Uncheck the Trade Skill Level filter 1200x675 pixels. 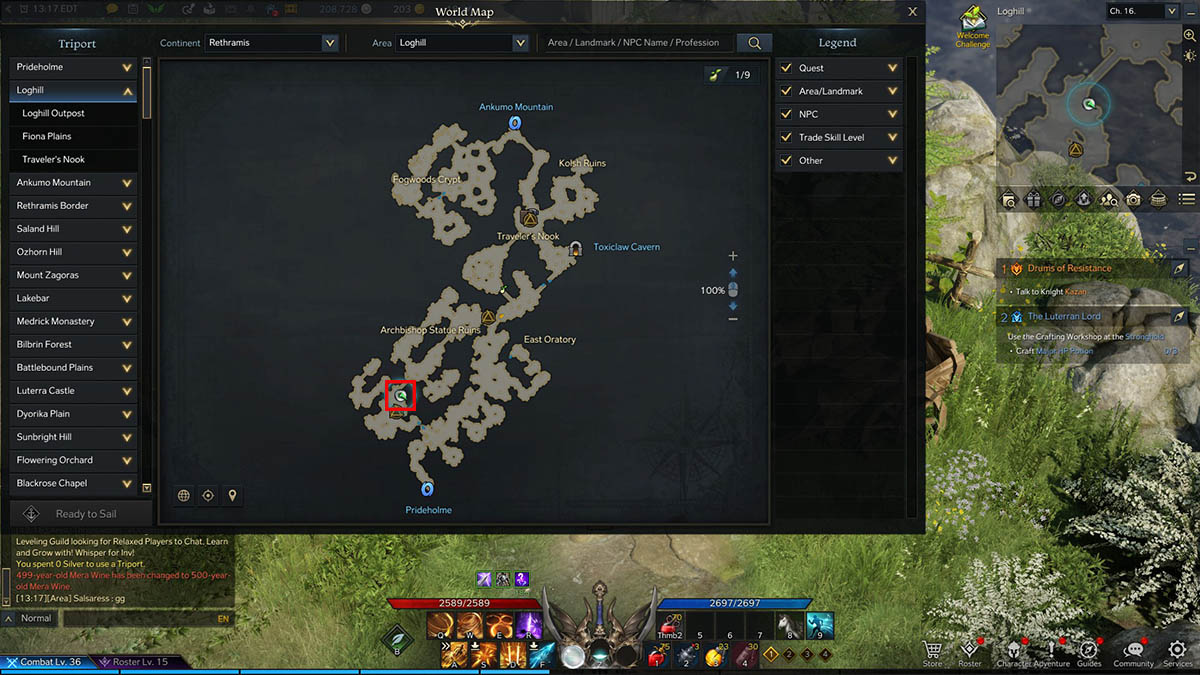(x=787, y=137)
